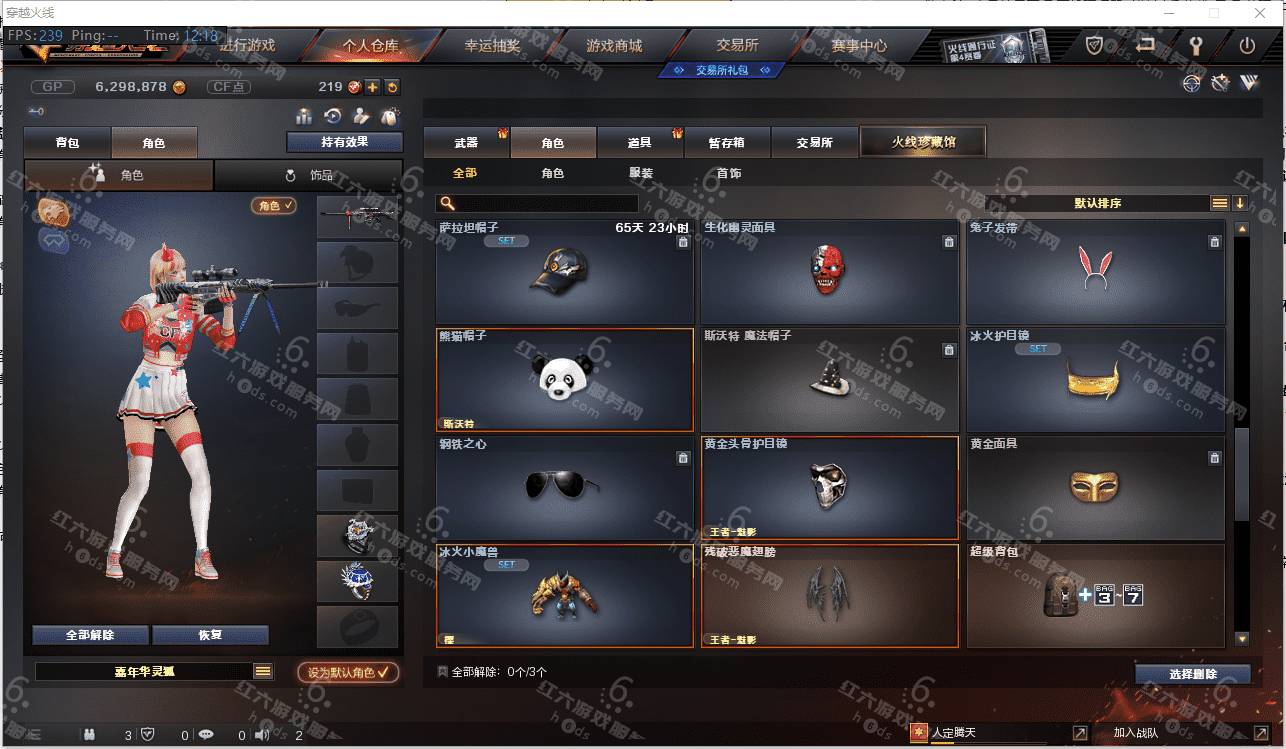Image resolution: width=1286 pixels, height=749 pixels.
Task: Open the 持有效果 owned effects panel
Action: (x=344, y=142)
